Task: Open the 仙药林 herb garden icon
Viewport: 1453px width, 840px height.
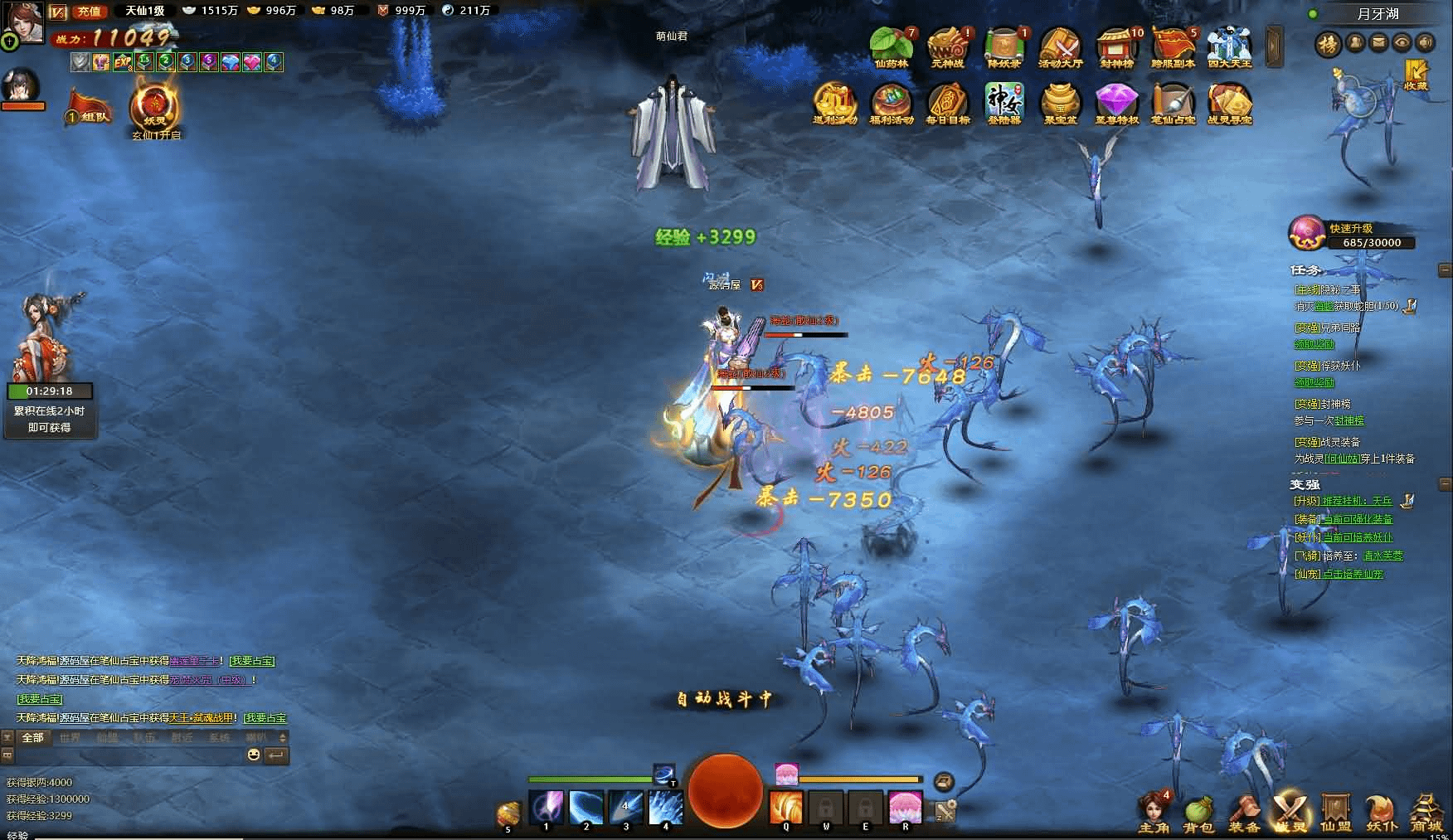Action: click(x=892, y=47)
